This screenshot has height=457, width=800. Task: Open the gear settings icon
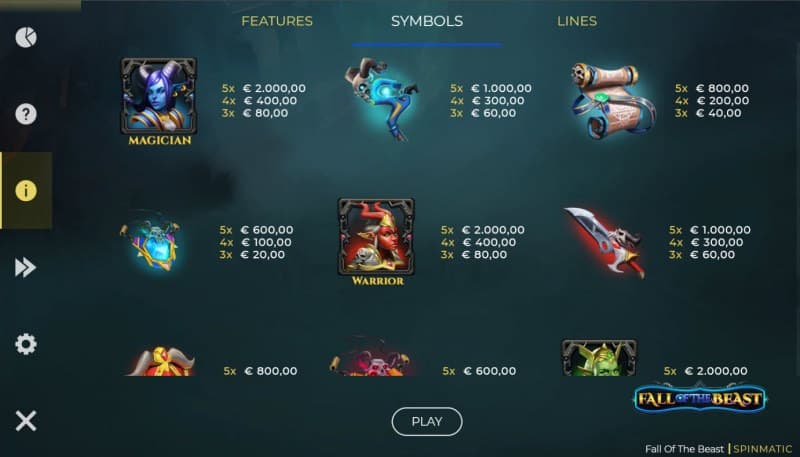pyautogui.click(x=26, y=344)
